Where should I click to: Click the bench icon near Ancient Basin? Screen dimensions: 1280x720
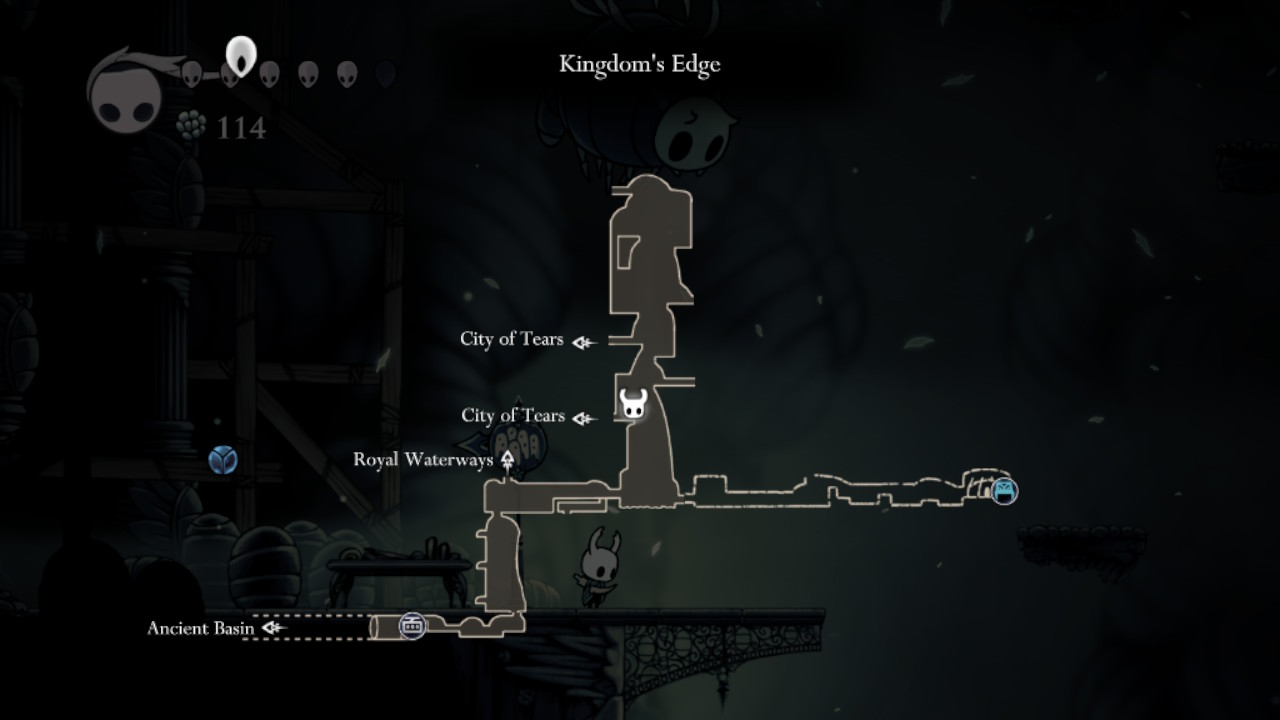click(410, 625)
